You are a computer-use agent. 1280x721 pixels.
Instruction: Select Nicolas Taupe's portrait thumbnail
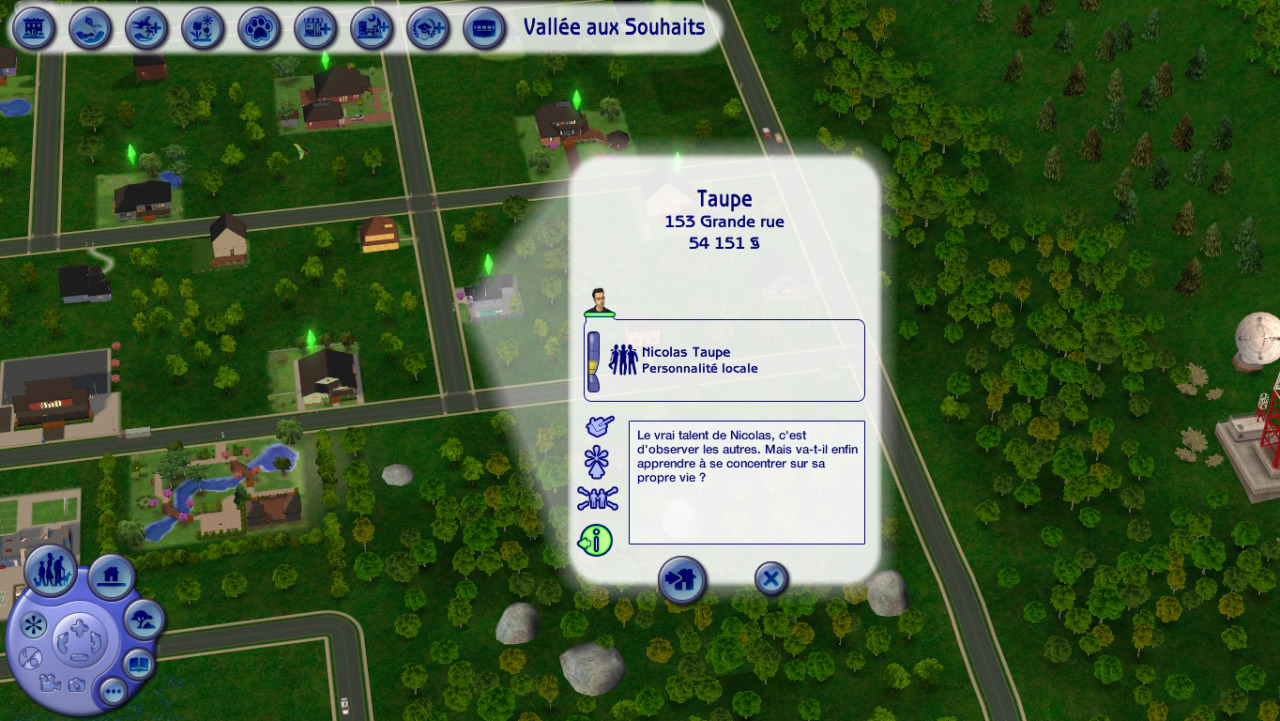coord(599,300)
